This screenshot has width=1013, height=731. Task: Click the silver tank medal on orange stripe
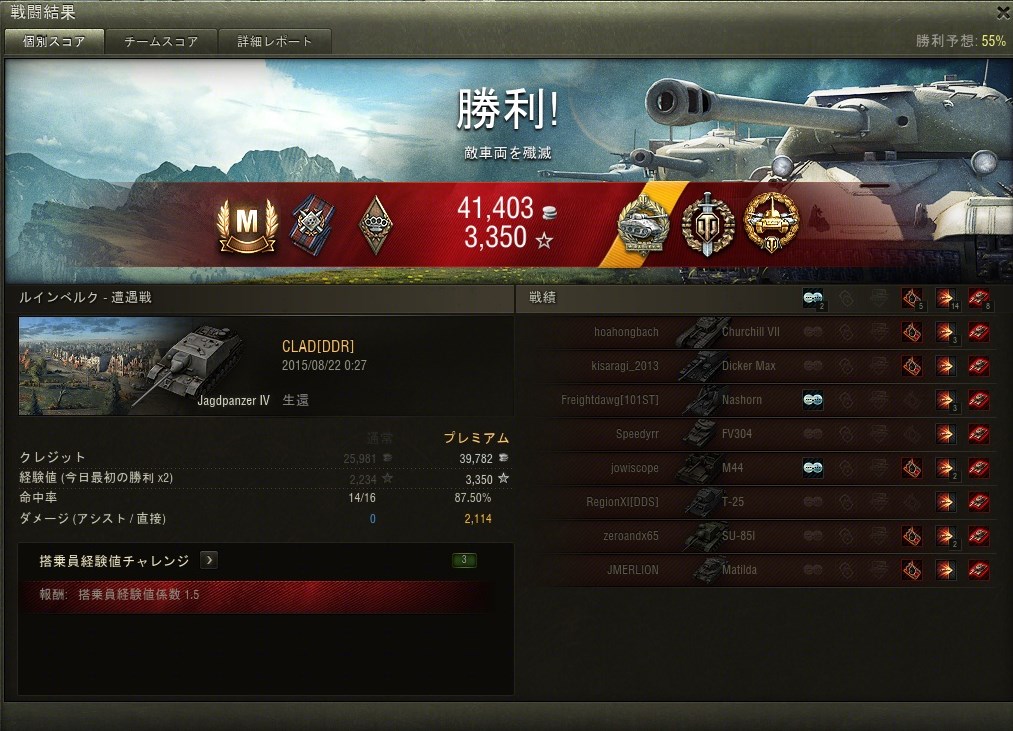tap(645, 225)
